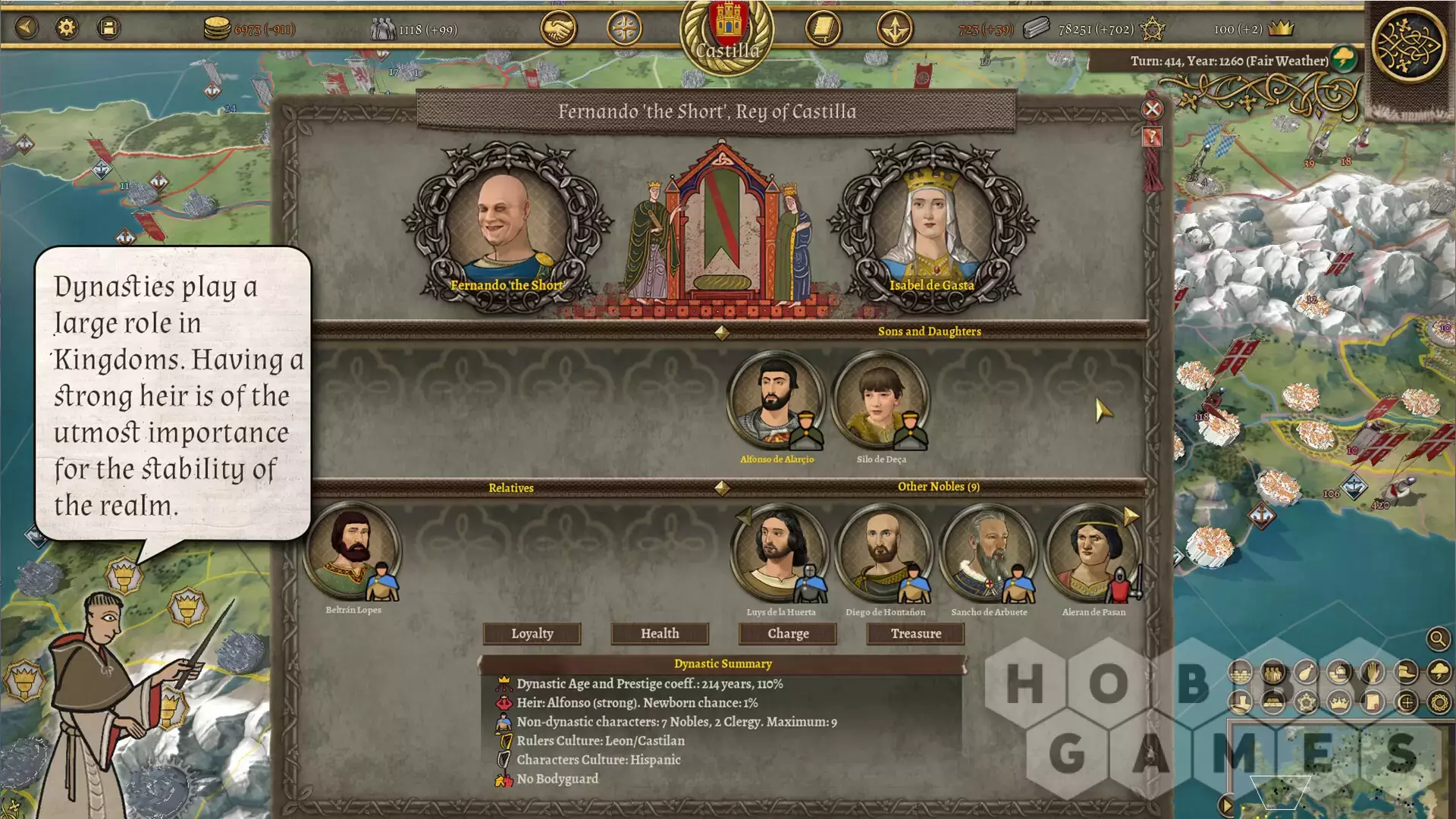Show the Loyalty view
Viewport: 1456px width, 819px height.
[x=532, y=633]
